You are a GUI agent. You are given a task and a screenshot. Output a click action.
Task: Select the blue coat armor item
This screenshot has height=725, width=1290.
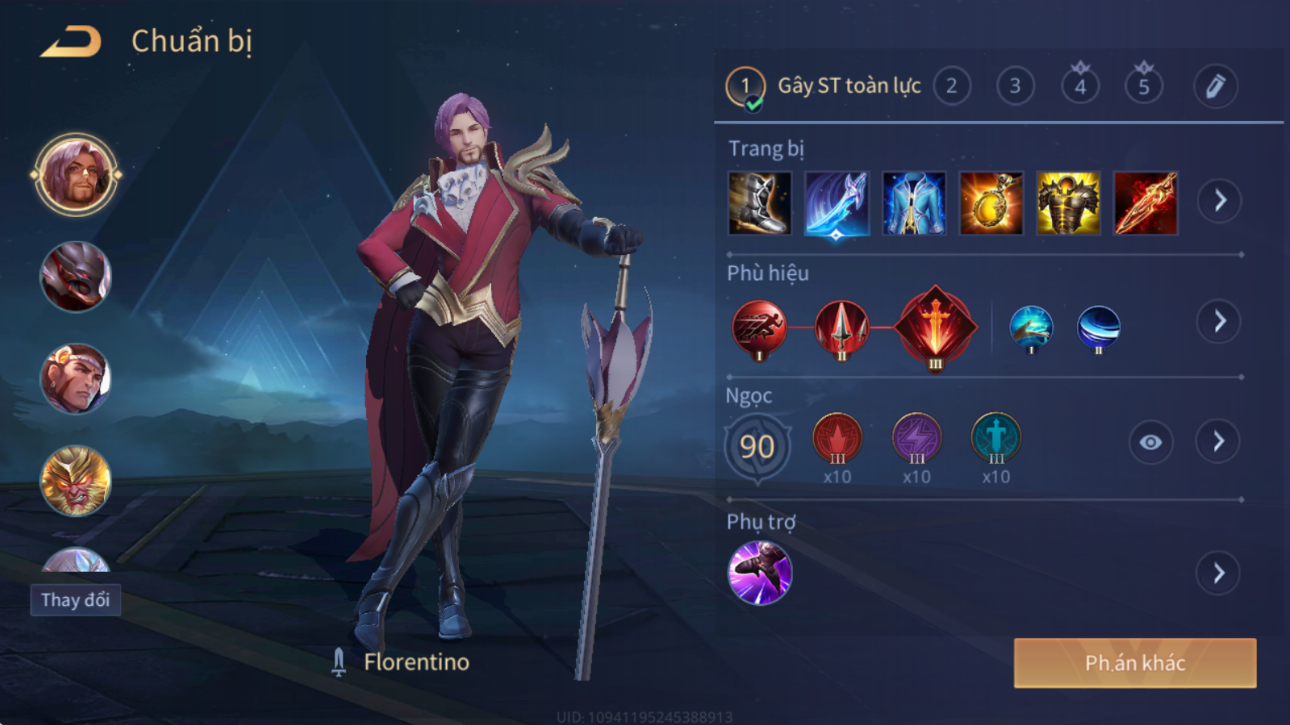(x=914, y=203)
